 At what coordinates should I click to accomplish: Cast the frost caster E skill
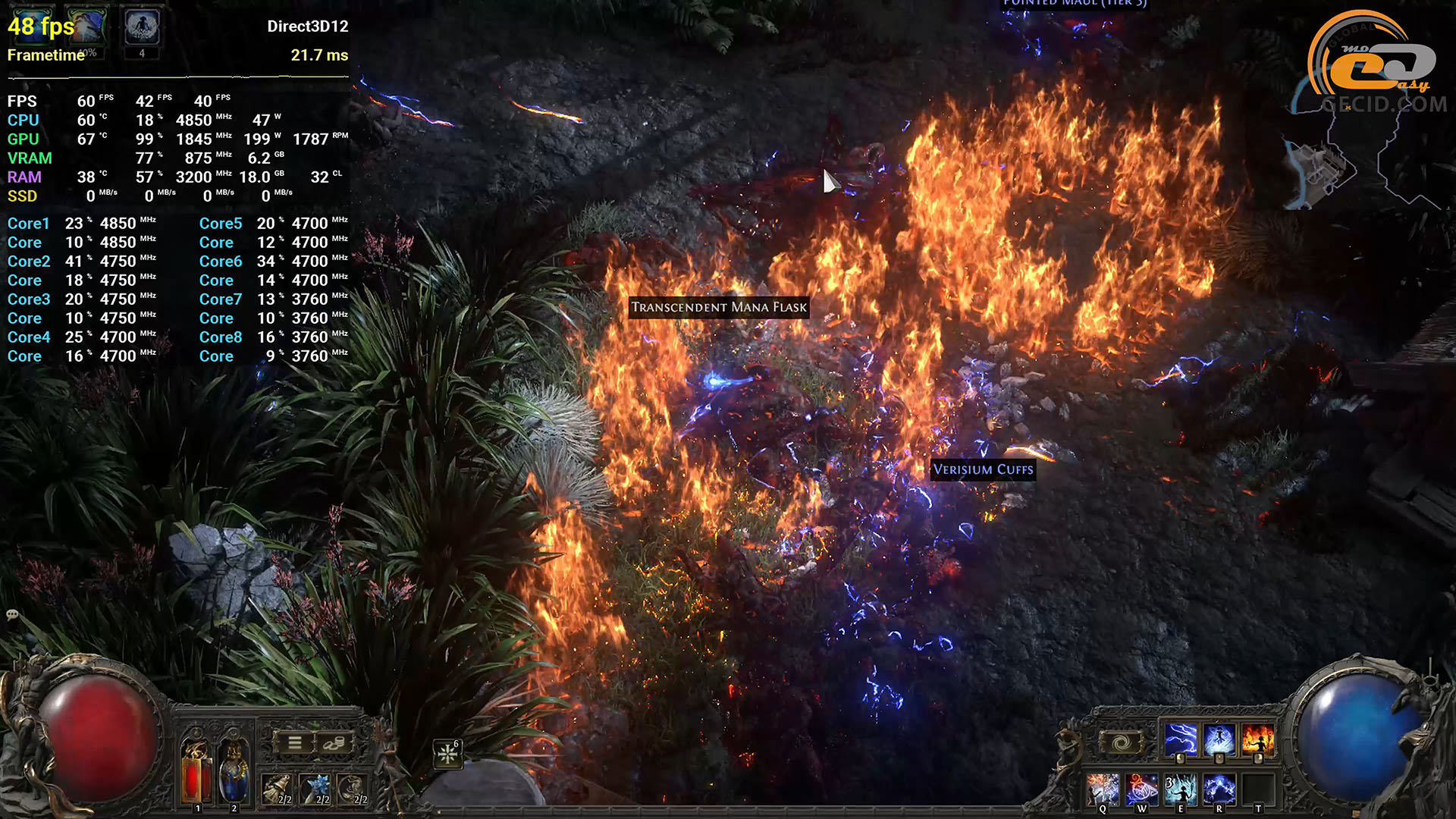click(1180, 789)
